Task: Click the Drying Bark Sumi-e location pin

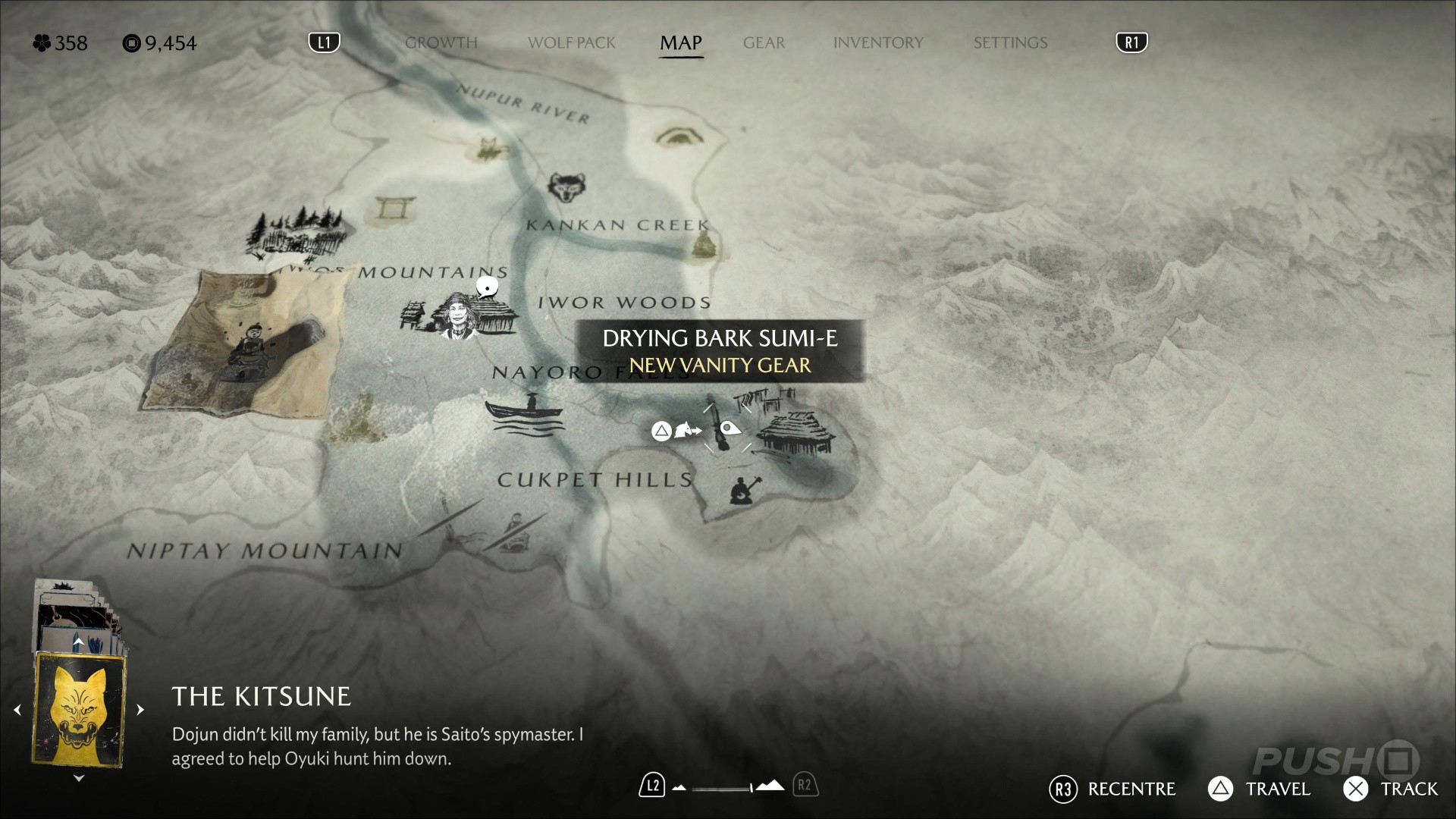Action: (x=729, y=429)
